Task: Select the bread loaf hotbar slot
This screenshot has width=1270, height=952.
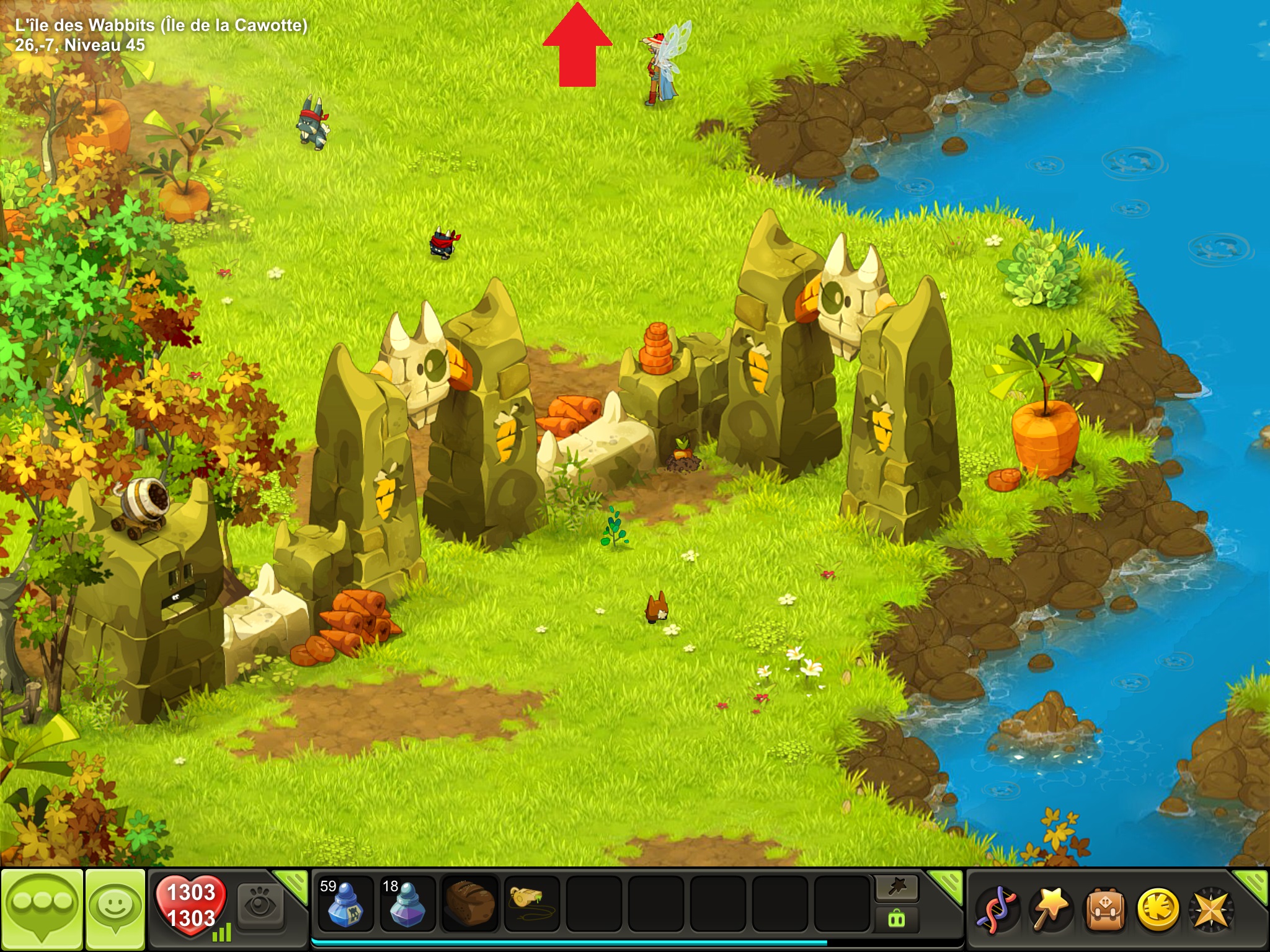Action: 469,904
